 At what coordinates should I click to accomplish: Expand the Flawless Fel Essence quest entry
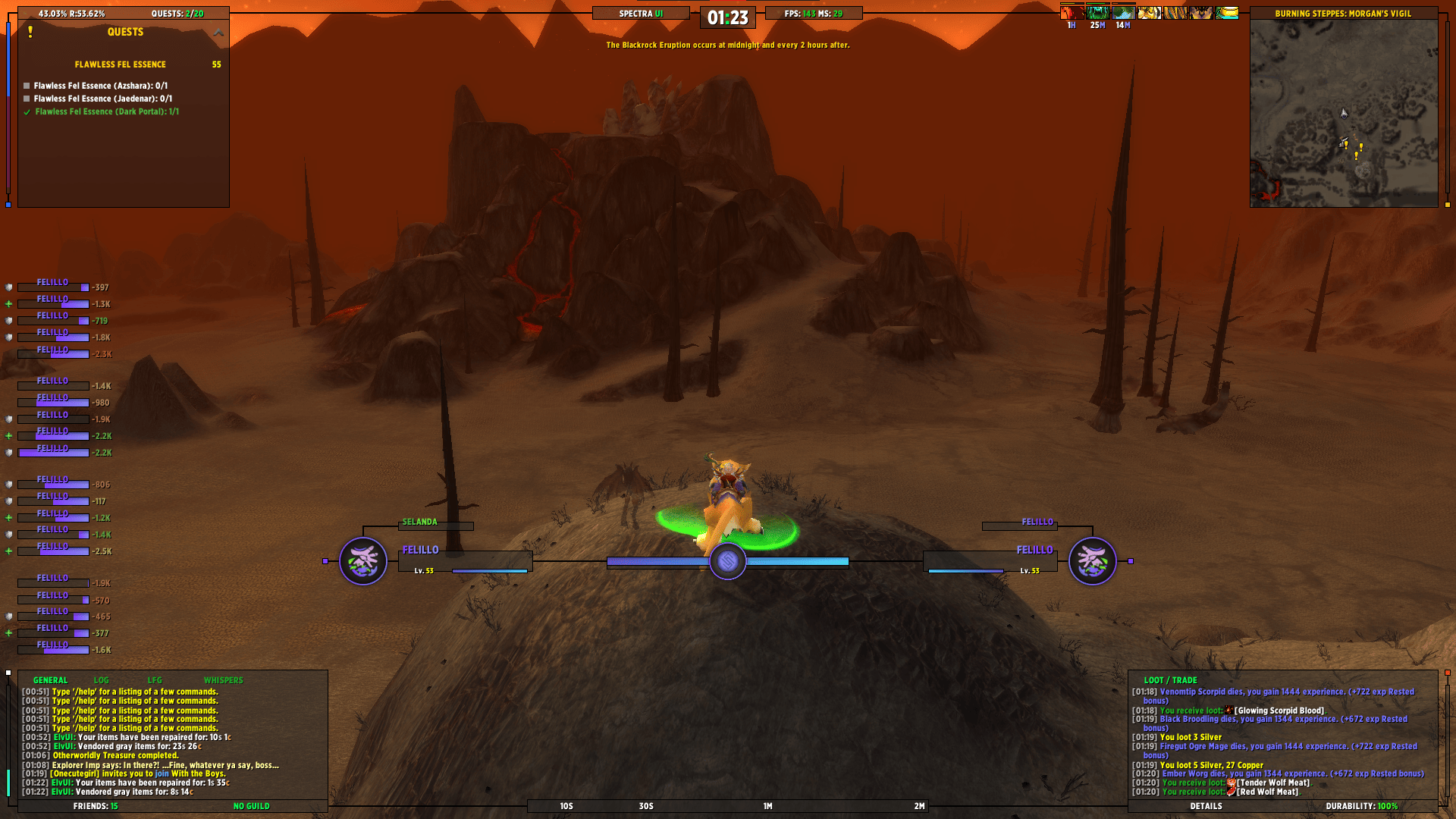pyautogui.click(x=119, y=64)
